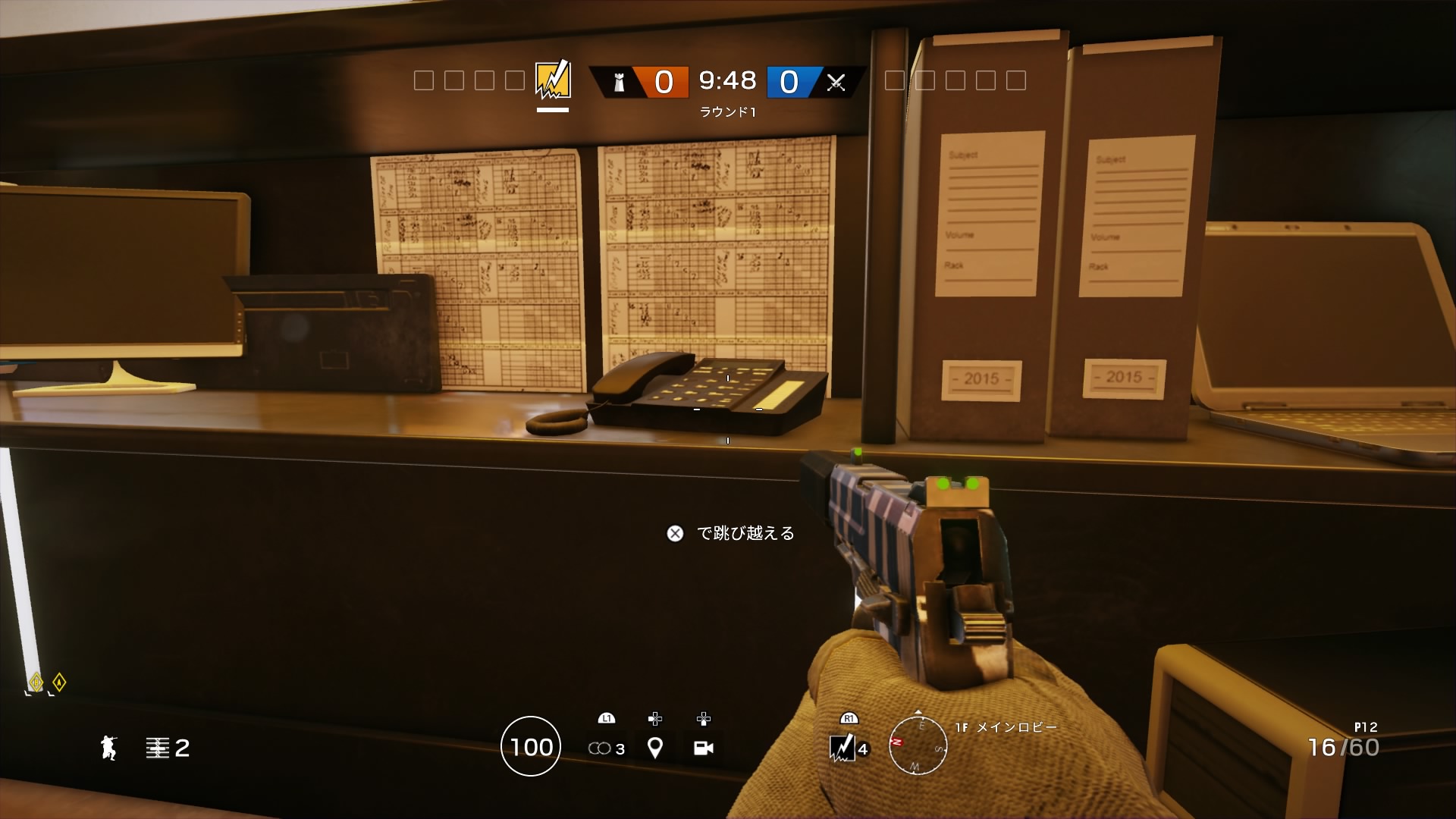Toggle the crouching operator stance icon bottom left

(108, 748)
